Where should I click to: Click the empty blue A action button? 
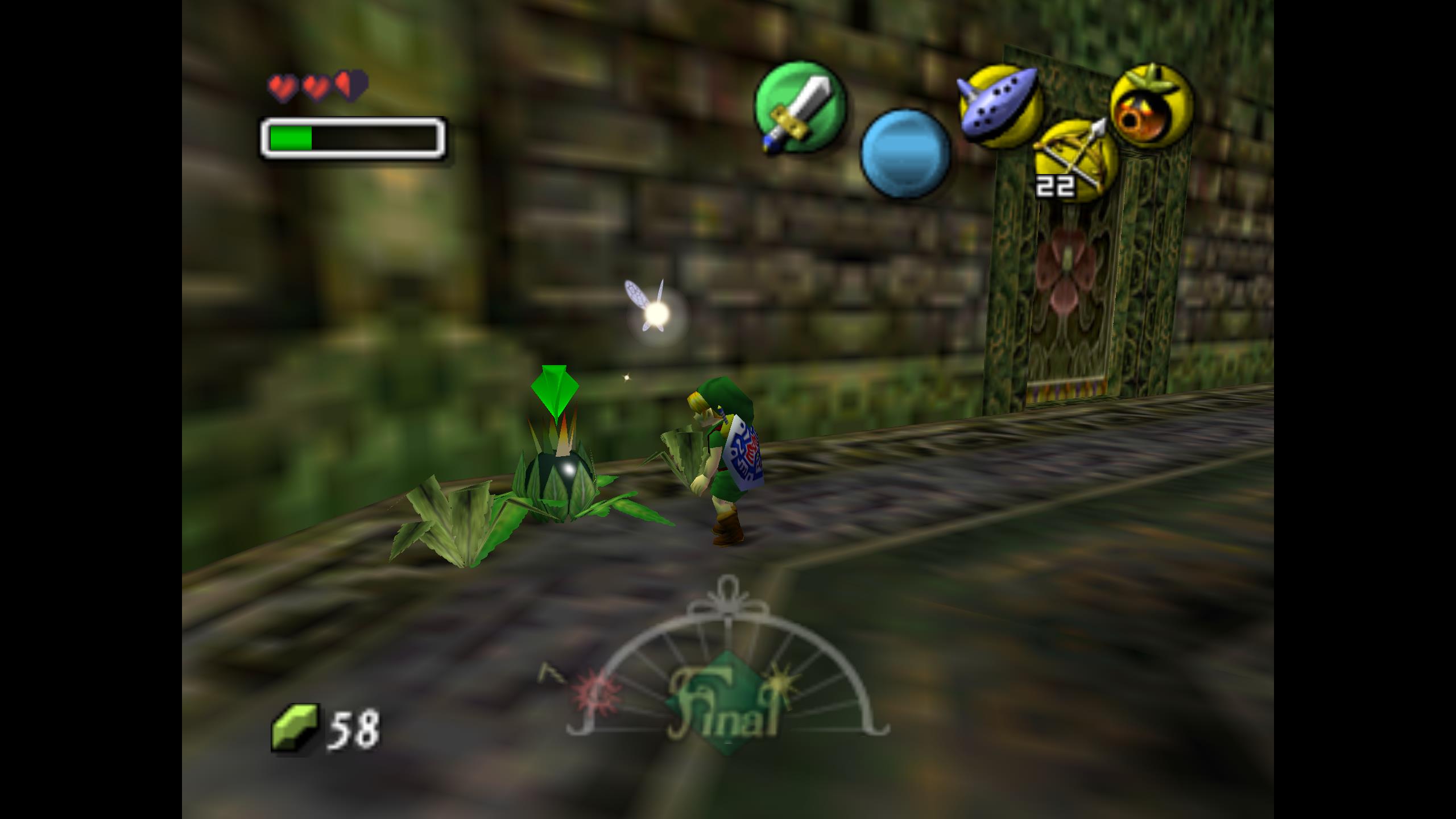pos(905,152)
